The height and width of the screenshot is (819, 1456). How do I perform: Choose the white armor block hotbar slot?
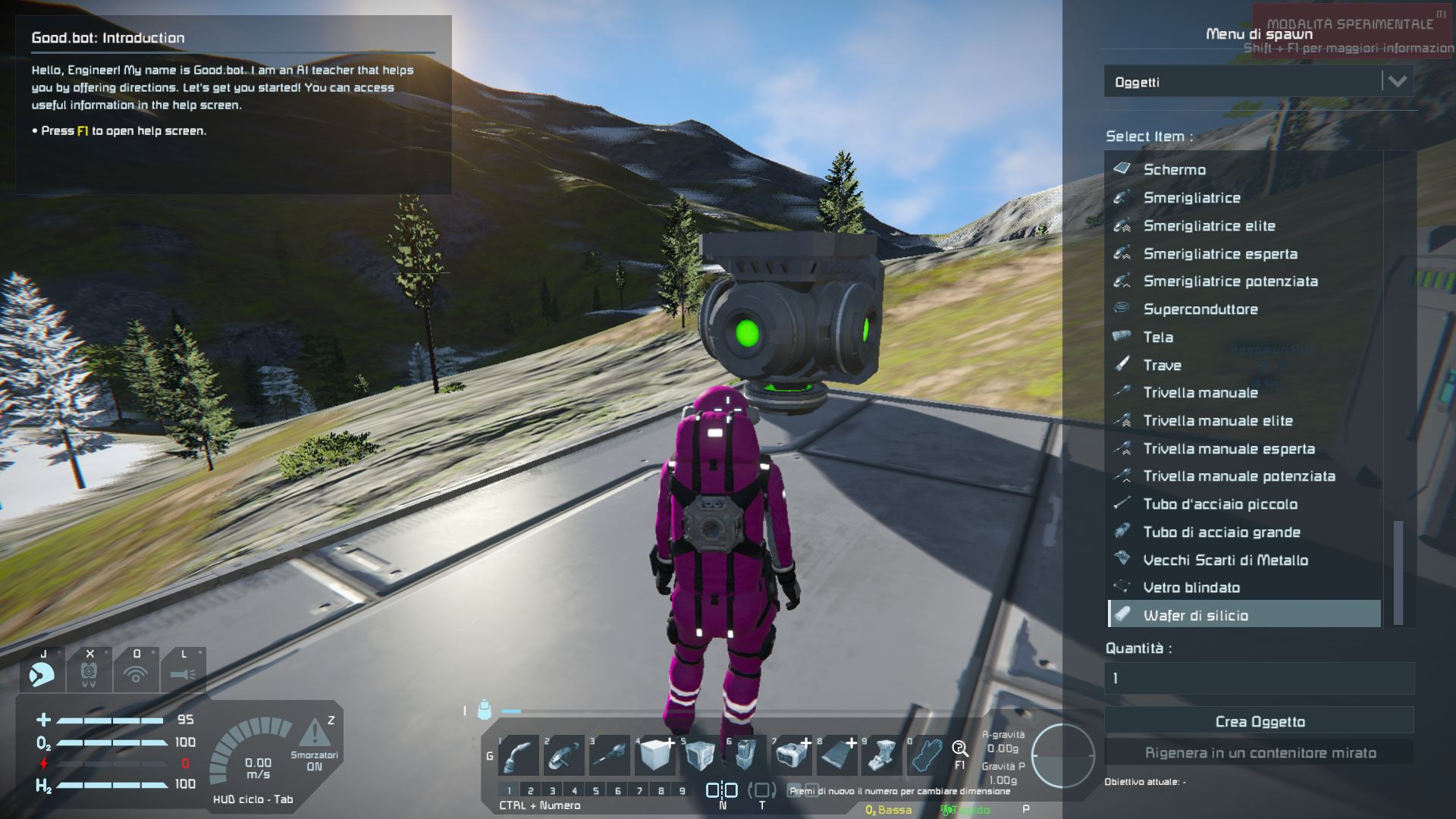click(655, 755)
